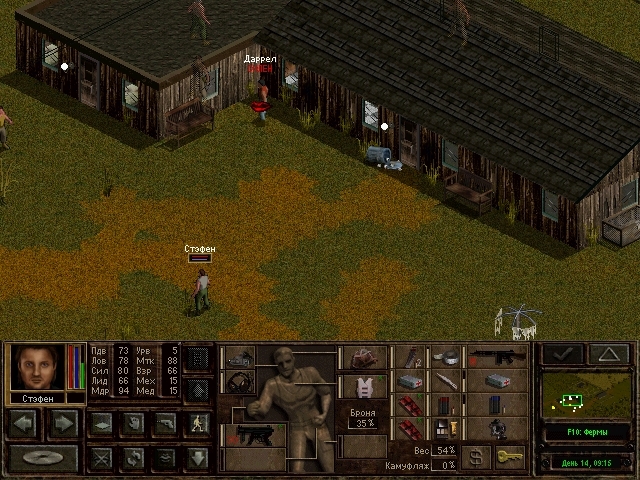
Task: Click the walking figure stance button
Action: [x=197, y=423]
